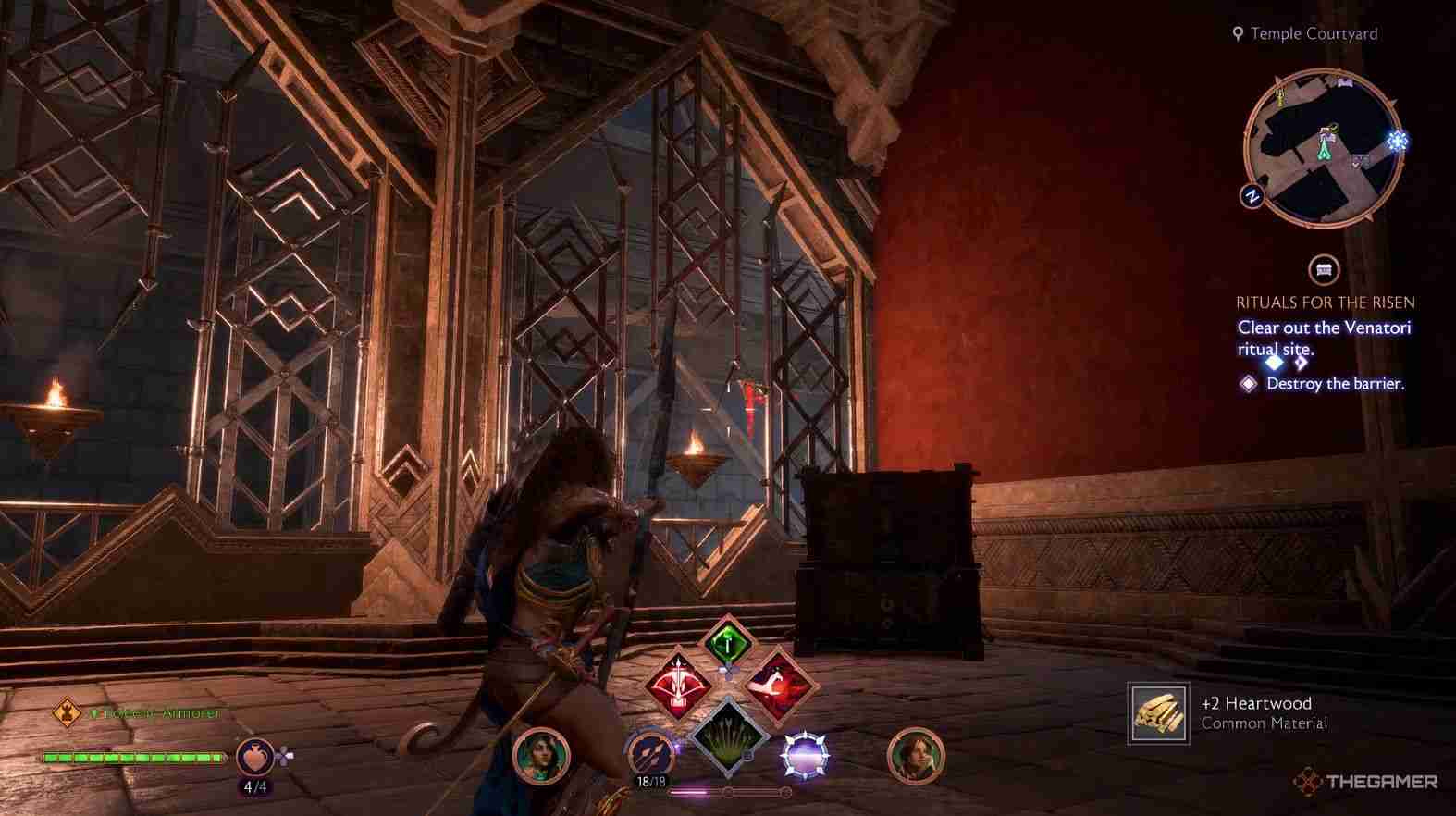Toggle the empty objective diamond marker
1456x816 pixels.
(x=1301, y=364)
